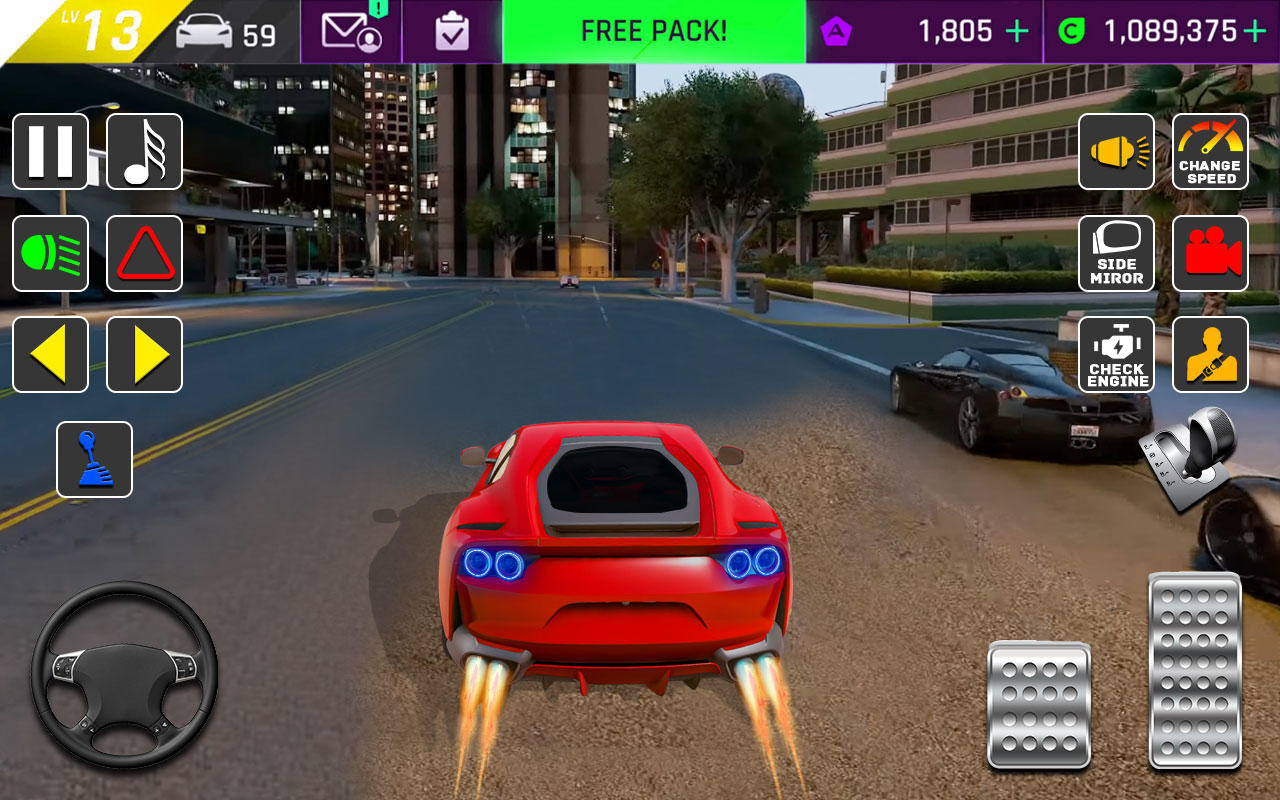
Task: Toggle the headlights on
Action: [x=50, y=252]
